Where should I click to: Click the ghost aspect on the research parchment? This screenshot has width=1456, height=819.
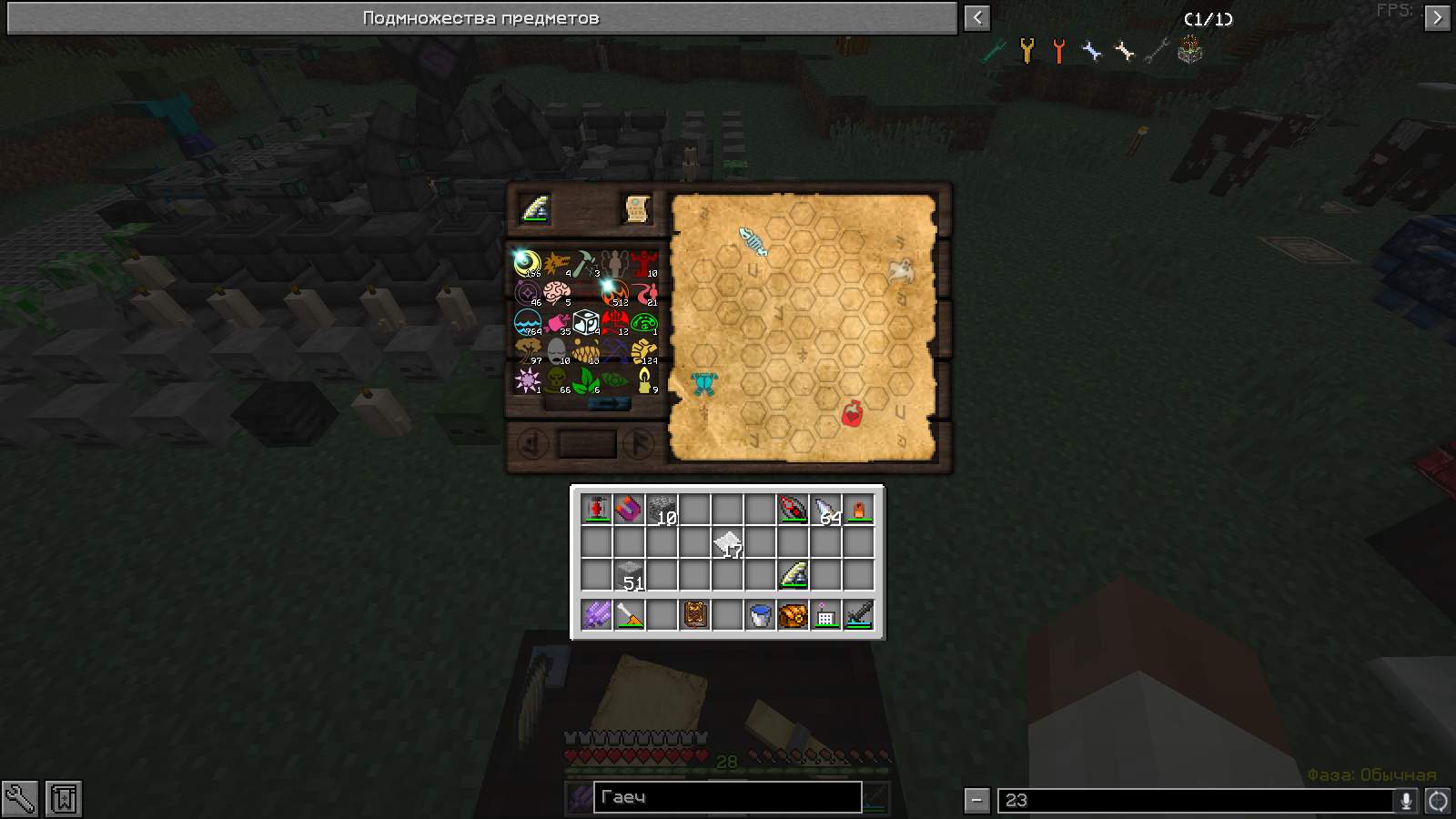click(x=900, y=269)
